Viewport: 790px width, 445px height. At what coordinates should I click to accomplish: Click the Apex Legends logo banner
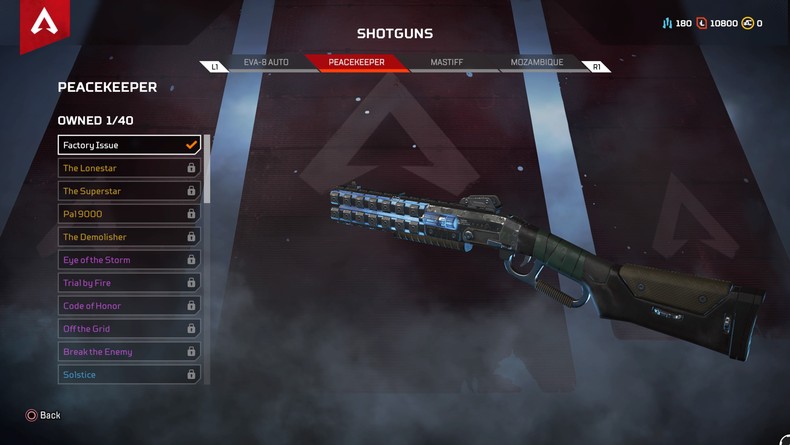[x=44, y=24]
